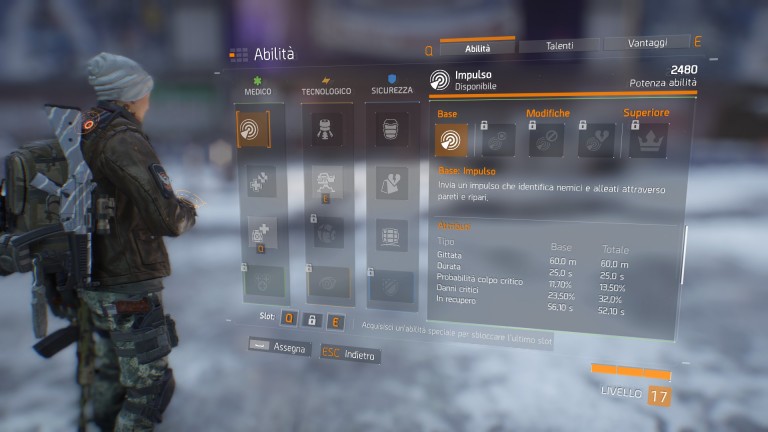Select the Q ability slot
The width and height of the screenshot is (768, 432).
(288, 319)
